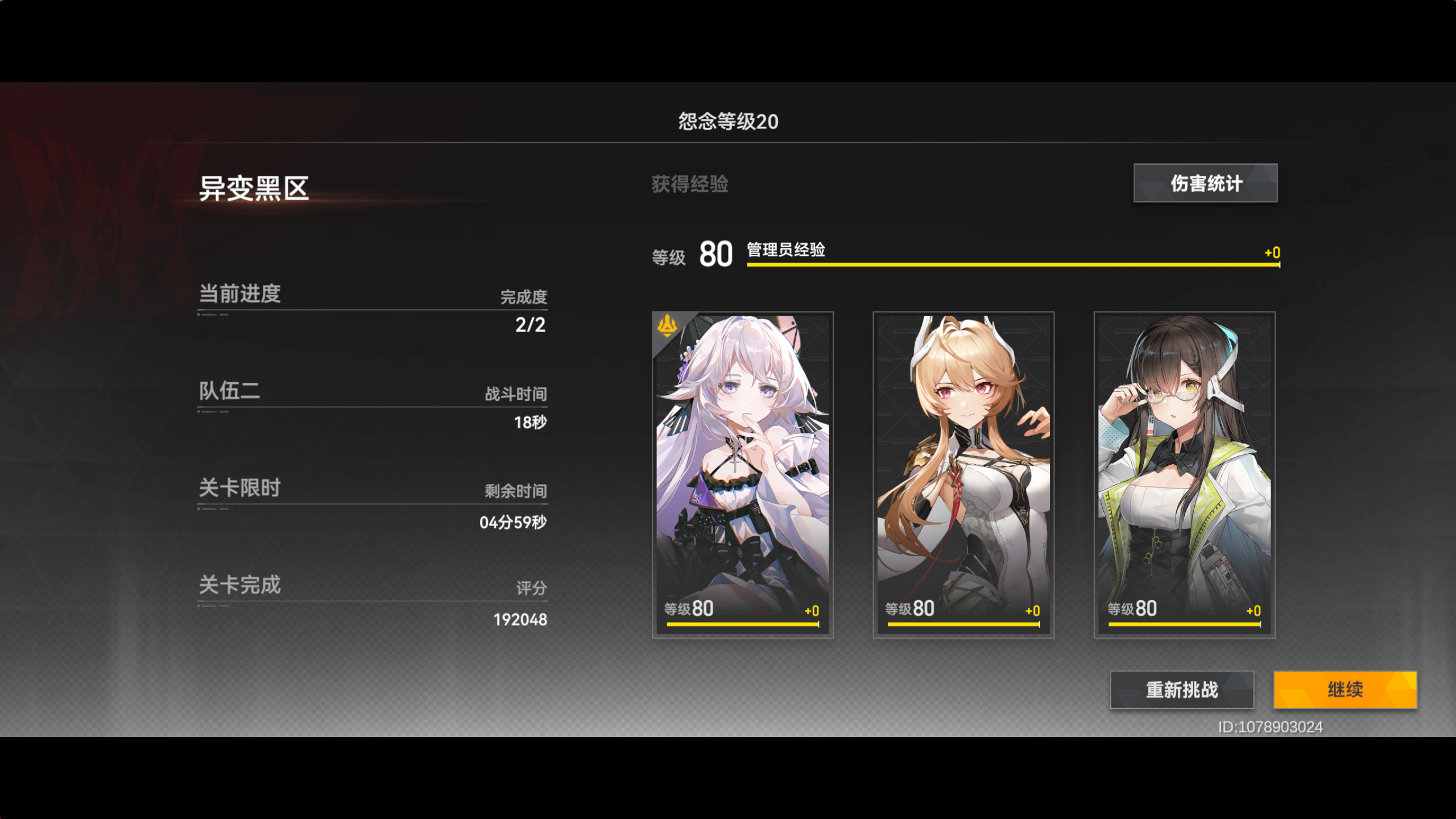
Task: Click the 怨念等级20 title at the top
Action: (727, 121)
